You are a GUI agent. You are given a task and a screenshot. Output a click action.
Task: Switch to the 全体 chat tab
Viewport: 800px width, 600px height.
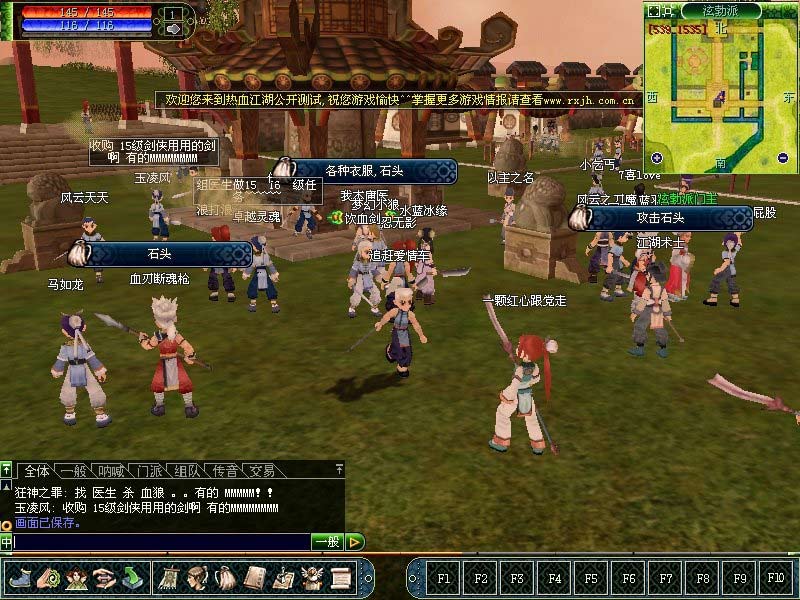point(37,470)
